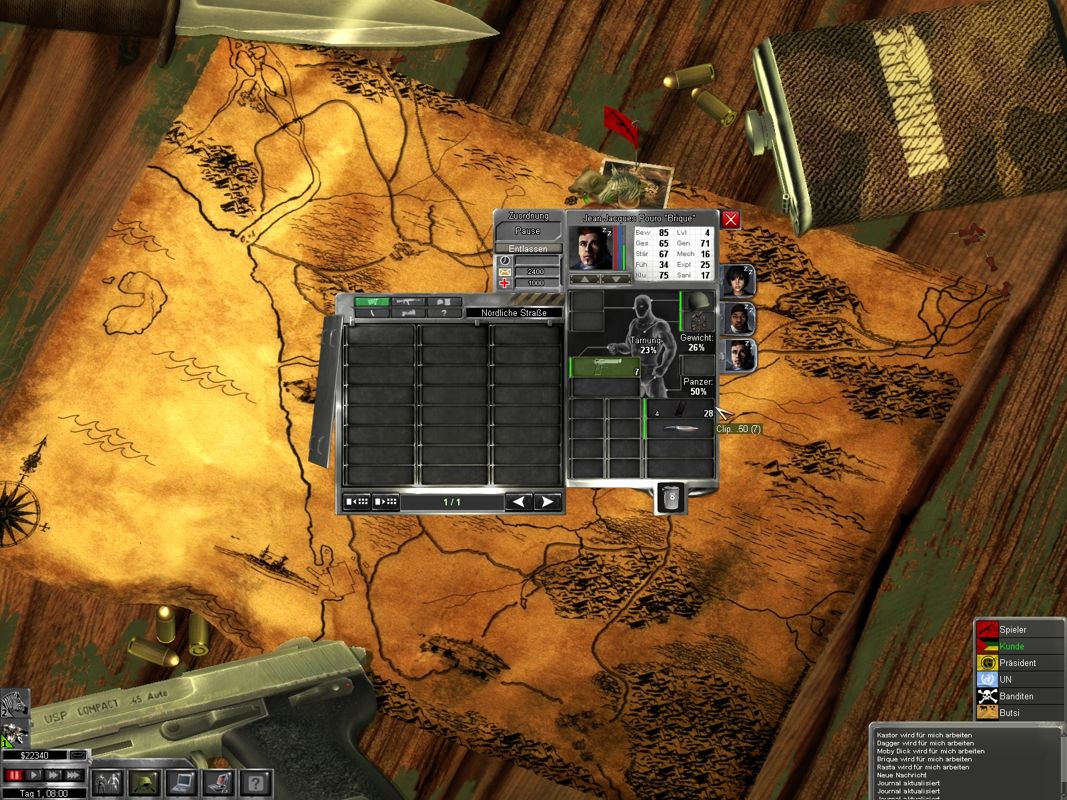Image resolution: width=1067 pixels, height=800 pixels.
Task: Select the zebra squad icon
Action: tap(13, 704)
